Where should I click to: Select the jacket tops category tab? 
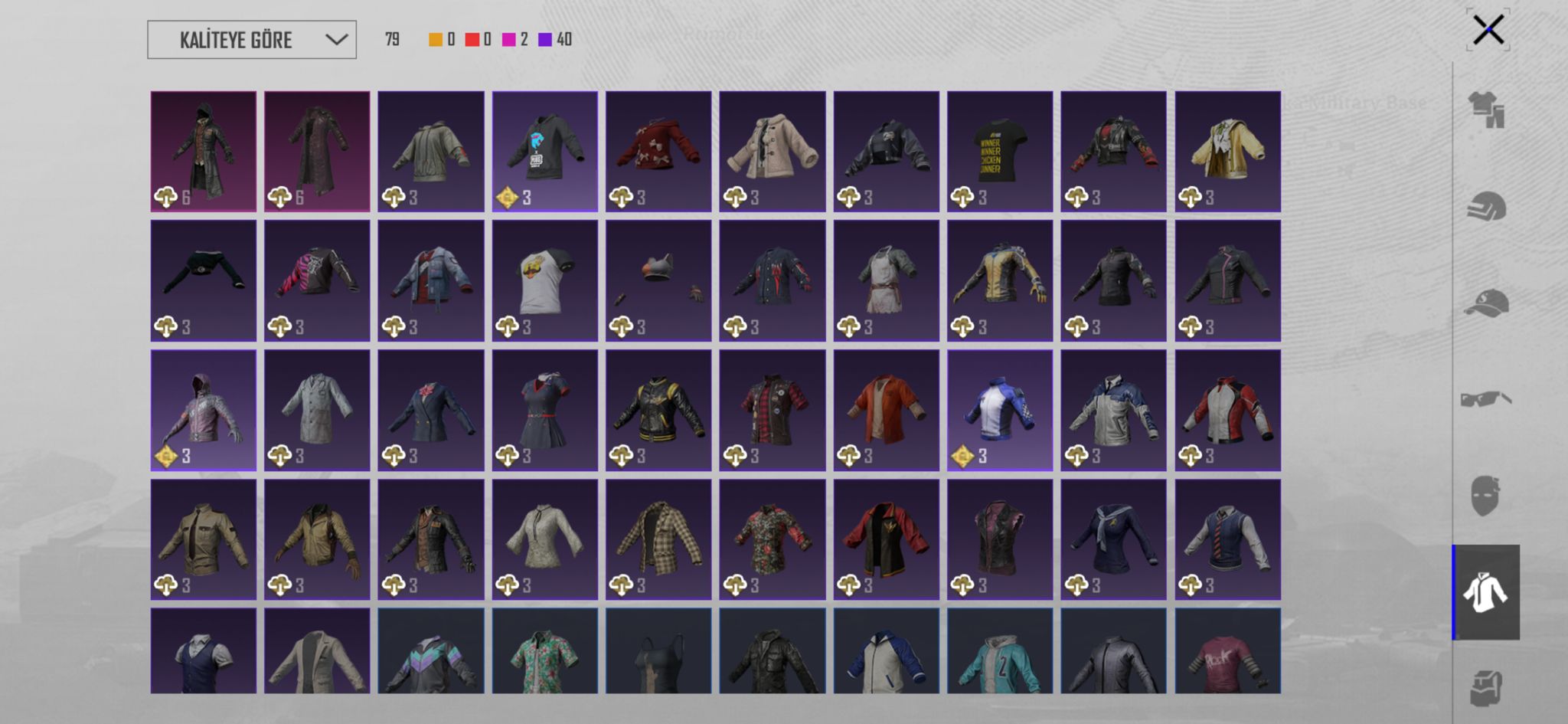1485,592
